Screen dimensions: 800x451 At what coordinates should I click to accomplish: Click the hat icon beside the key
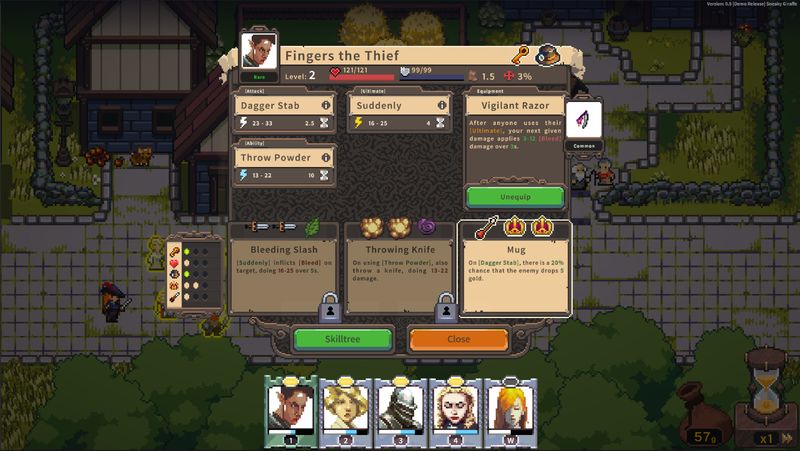point(547,55)
